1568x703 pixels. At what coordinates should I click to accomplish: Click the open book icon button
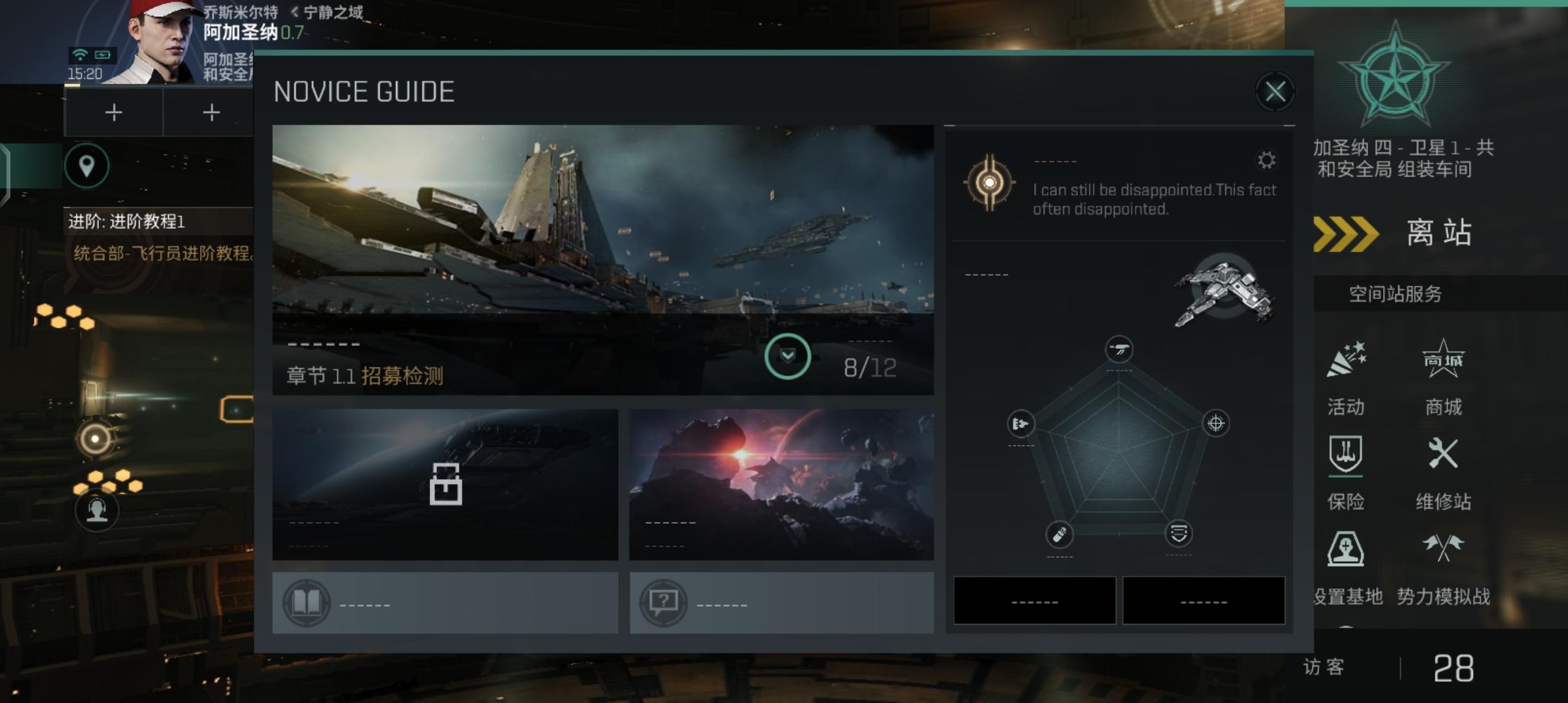307,603
